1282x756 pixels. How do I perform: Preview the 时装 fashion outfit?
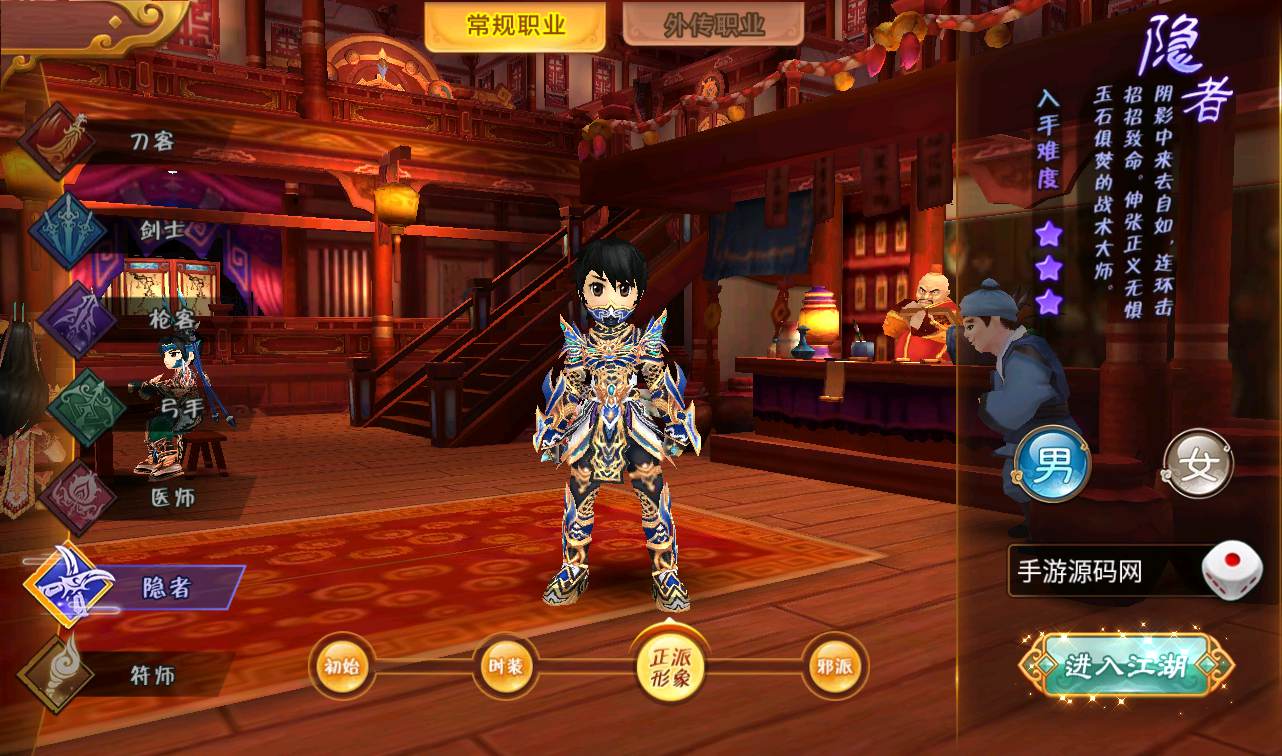(x=505, y=666)
